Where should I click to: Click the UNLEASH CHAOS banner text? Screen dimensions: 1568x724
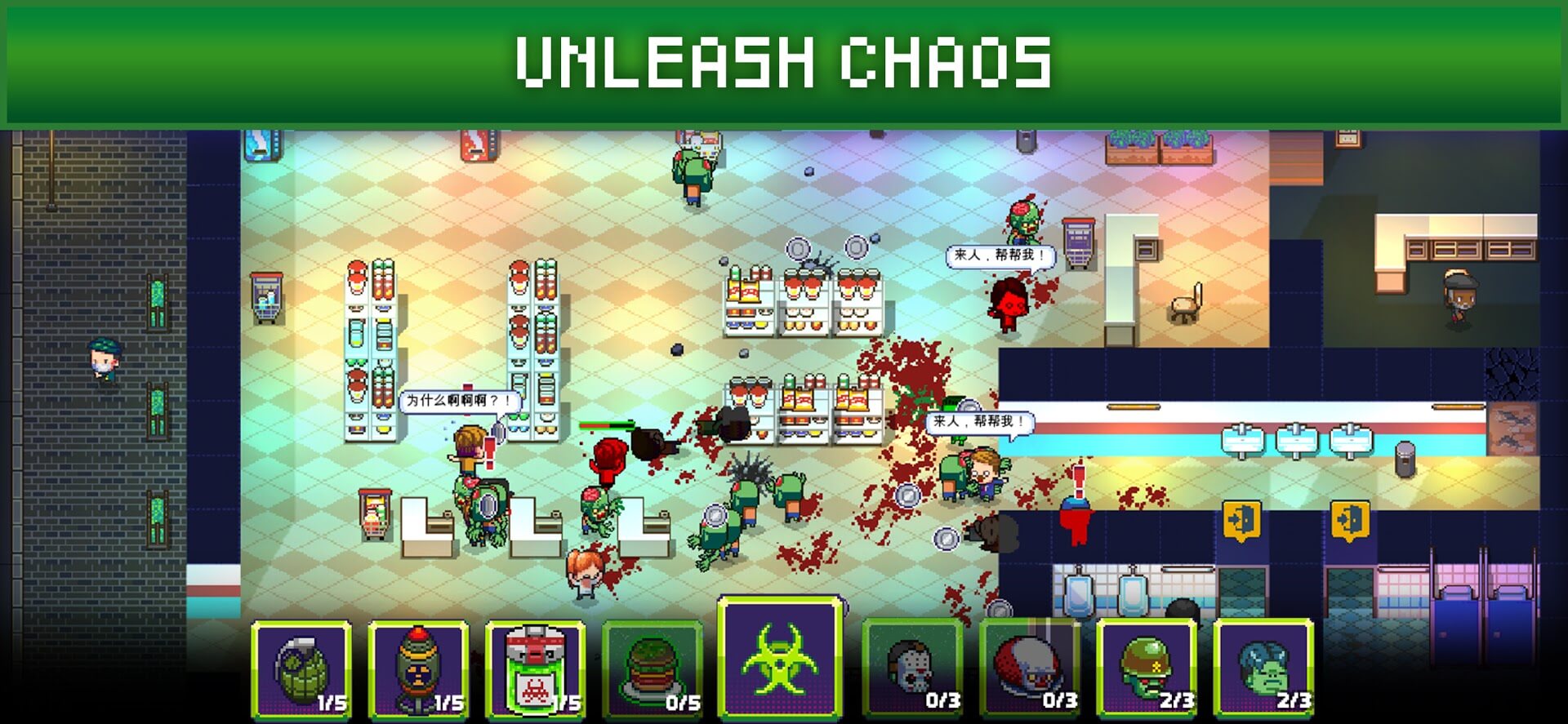(x=784, y=59)
